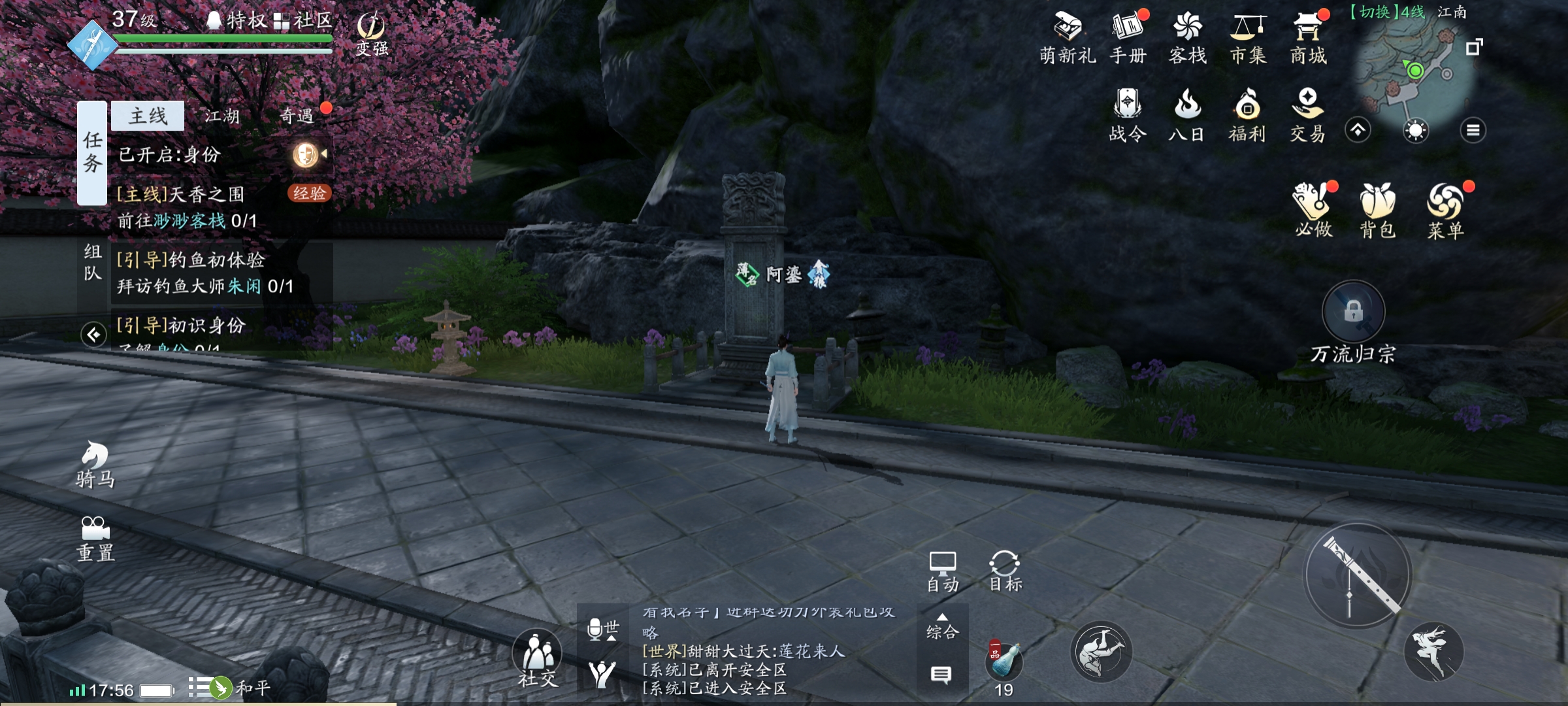Open the 福利 welfare rewards
This screenshot has height=706, width=1568.
tap(1247, 116)
